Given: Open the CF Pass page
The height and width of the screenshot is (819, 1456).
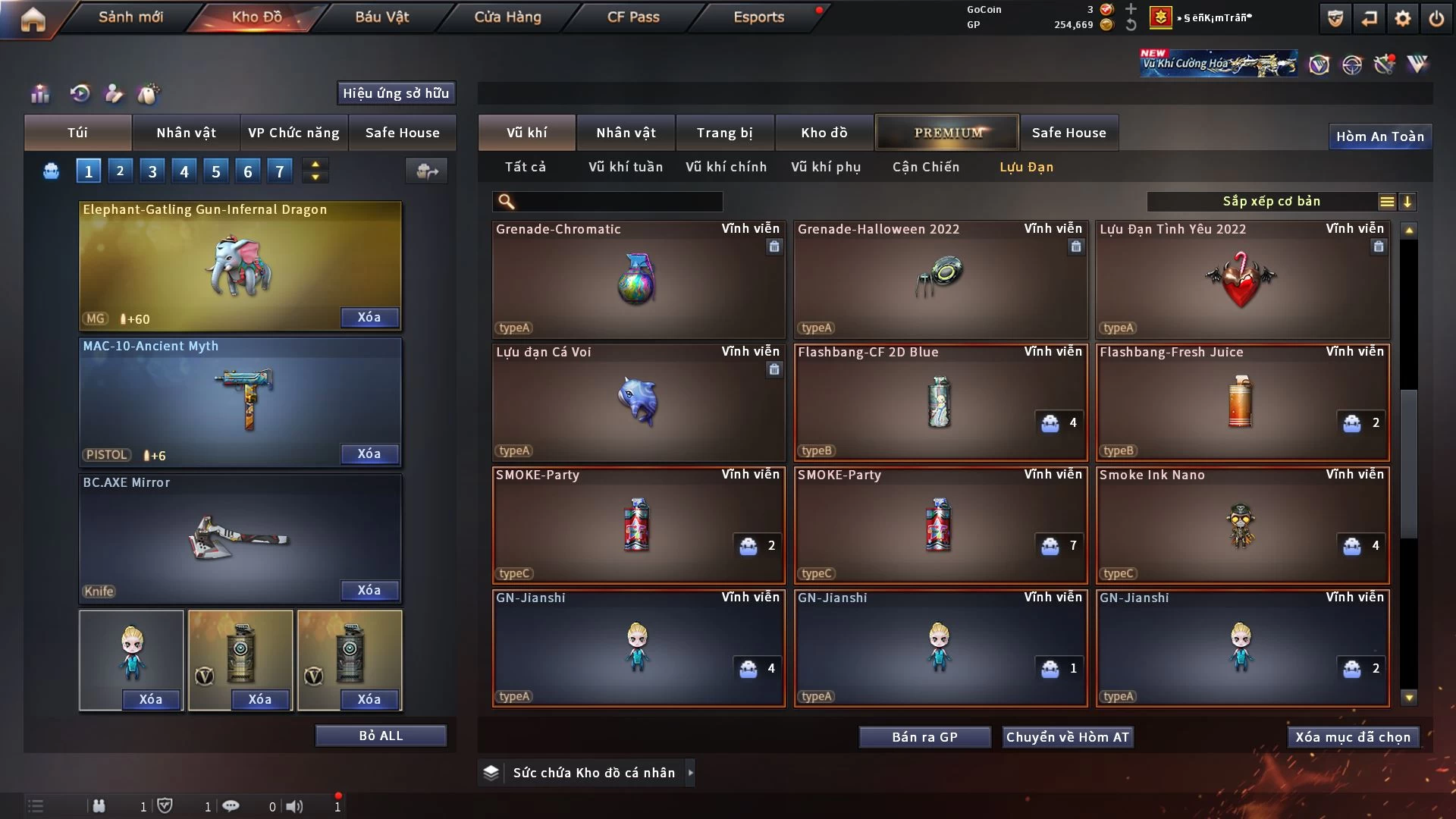Looking at the screenshot, I should [633, 17].
